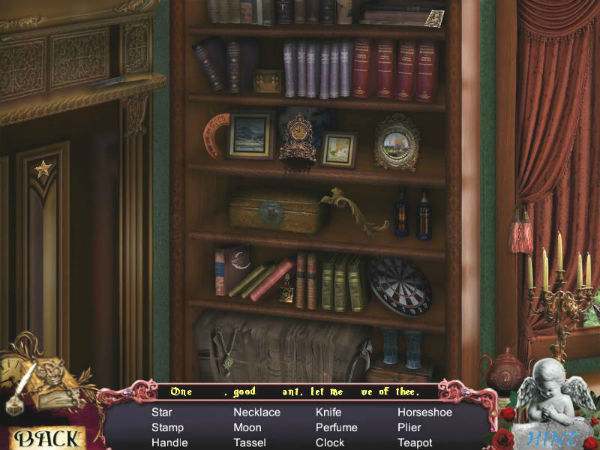This screenshot has height=450, width=600.
Task: Select "Star" in the object list
Action: [162, 411]
